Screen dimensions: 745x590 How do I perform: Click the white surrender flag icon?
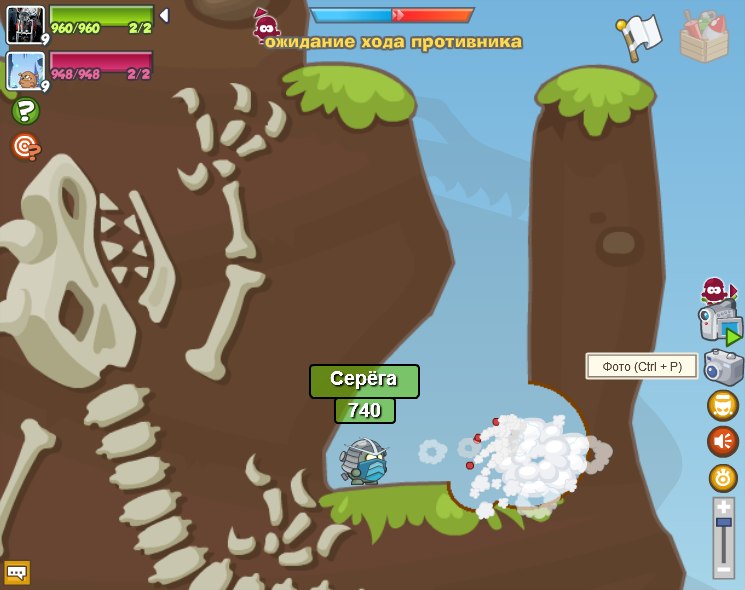pyautogui.click(x=640, y=36)
